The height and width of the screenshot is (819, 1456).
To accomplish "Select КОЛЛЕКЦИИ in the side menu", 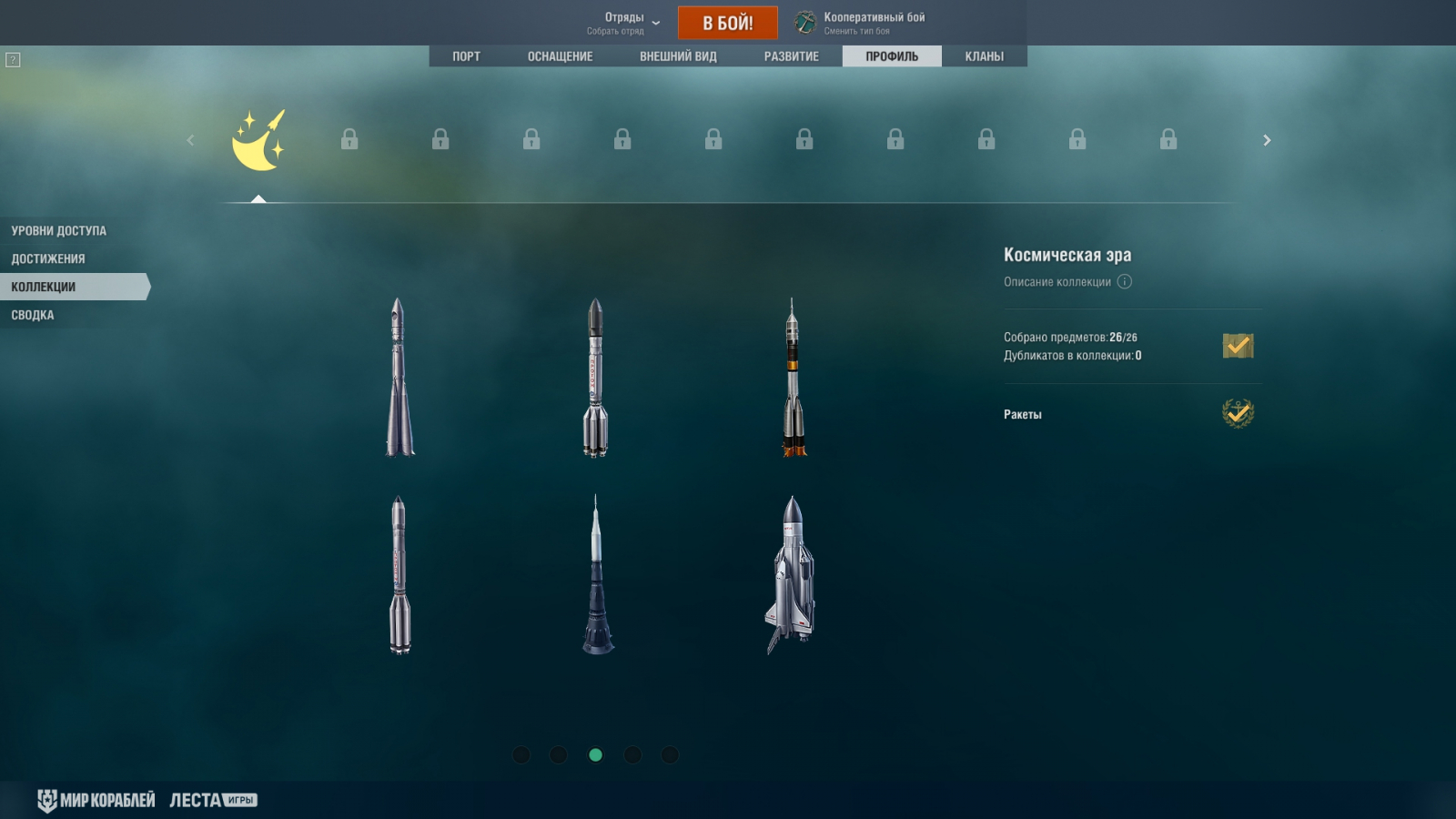I will pyautogui.click(x=44, y=287).
